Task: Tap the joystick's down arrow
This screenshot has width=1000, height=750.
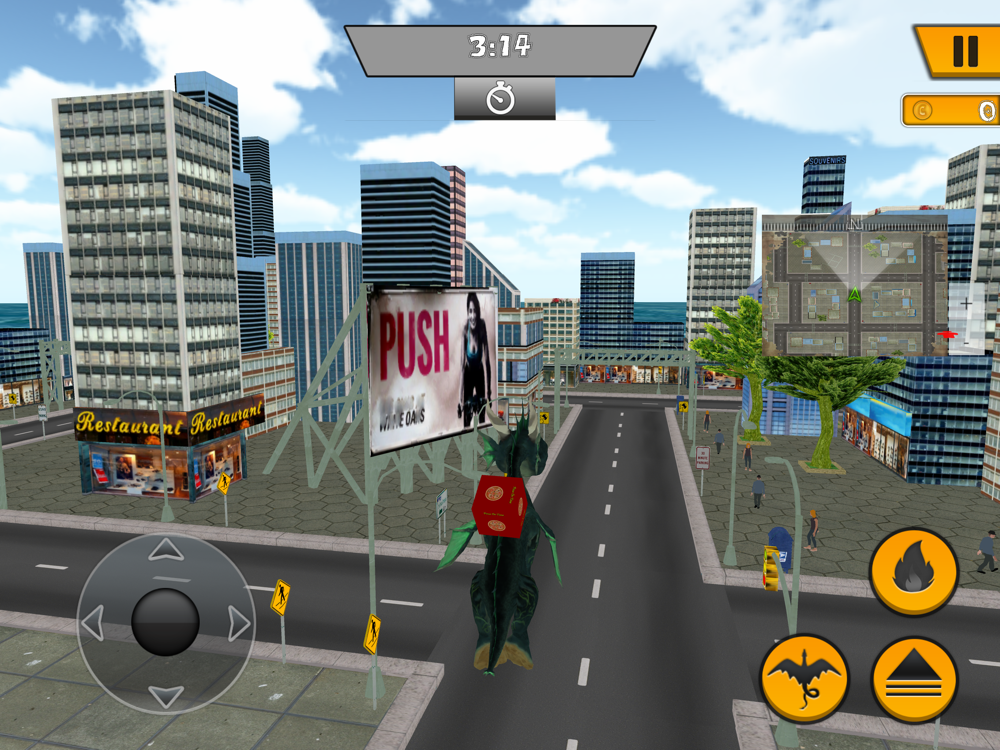Action: click(166, 695)
